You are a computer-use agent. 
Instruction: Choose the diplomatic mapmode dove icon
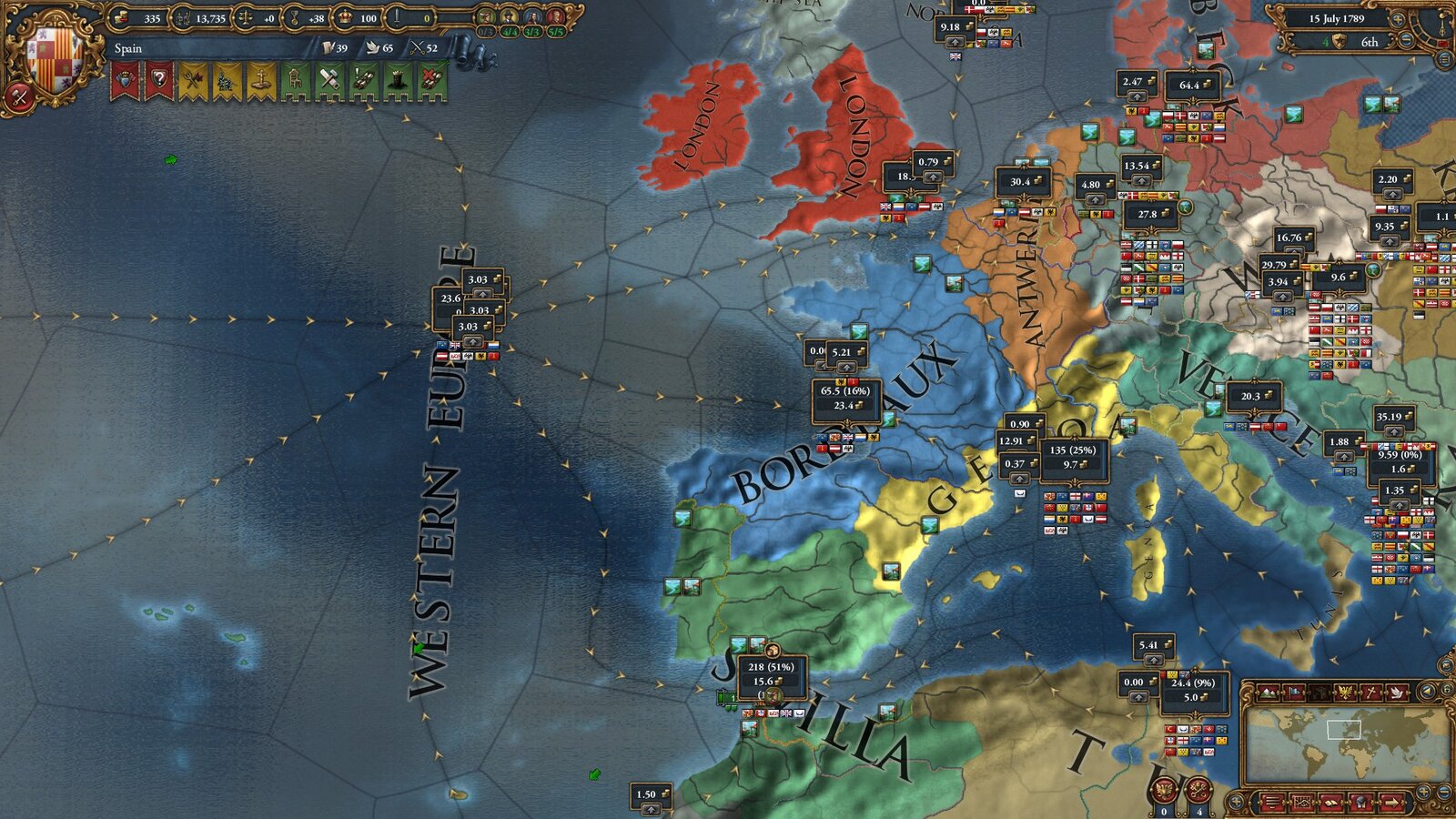(1397, 693)
